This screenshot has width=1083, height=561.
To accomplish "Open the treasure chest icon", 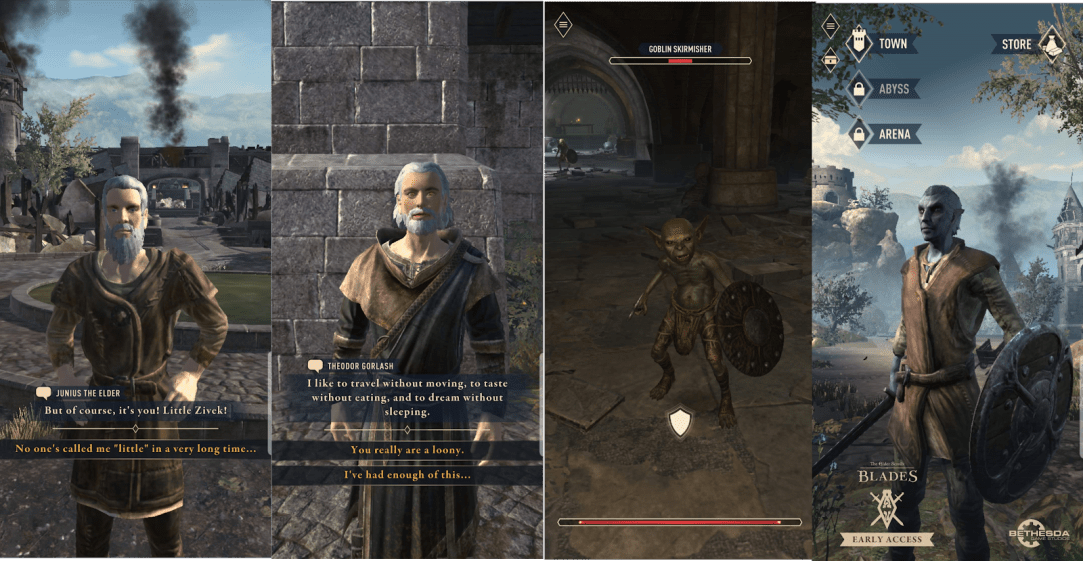I will (x=830, y=60).
